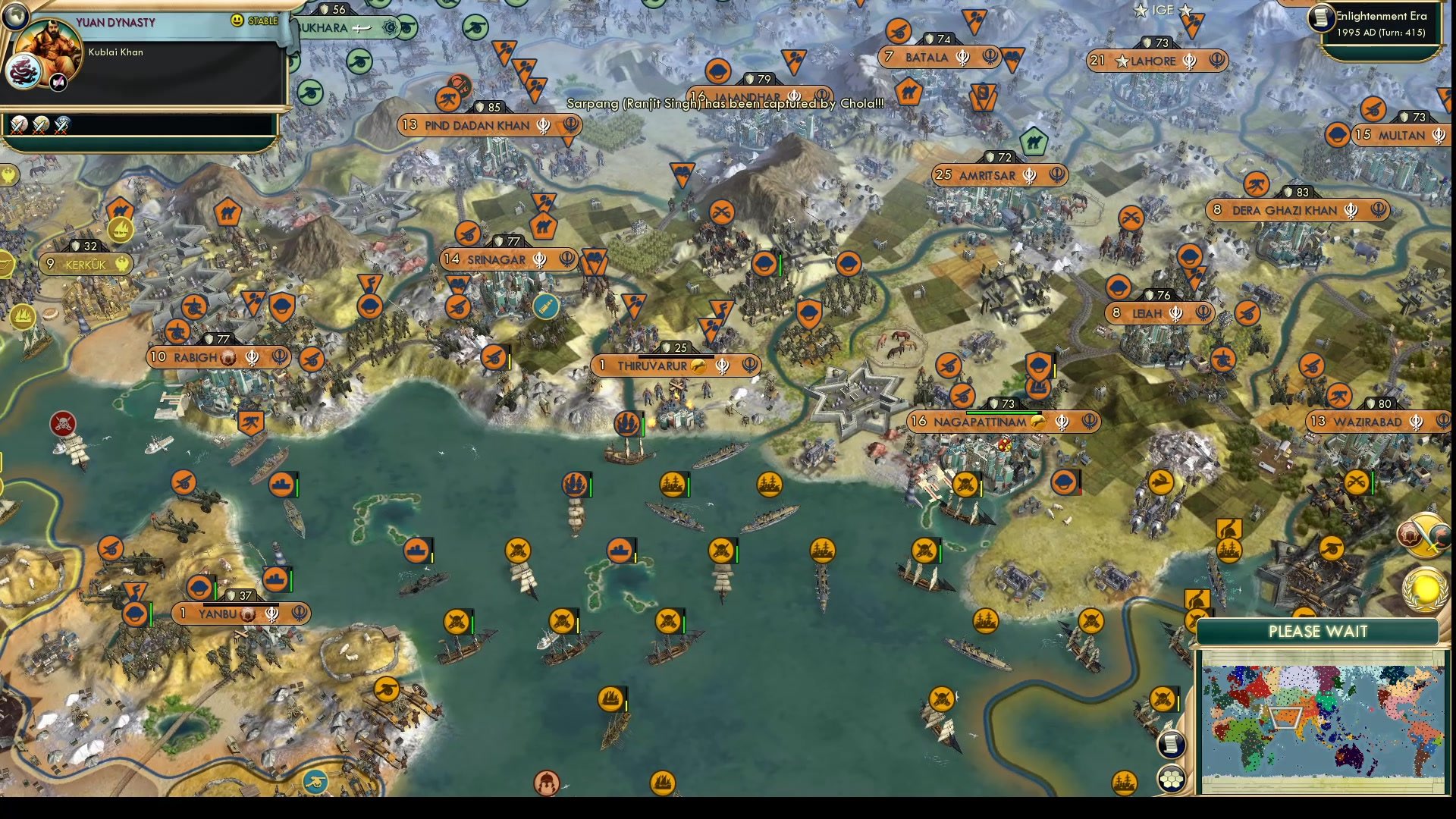Click the STABLE happiness smiley indicator
This screenshot has height=819, width=1456.
tap(236, 20)
